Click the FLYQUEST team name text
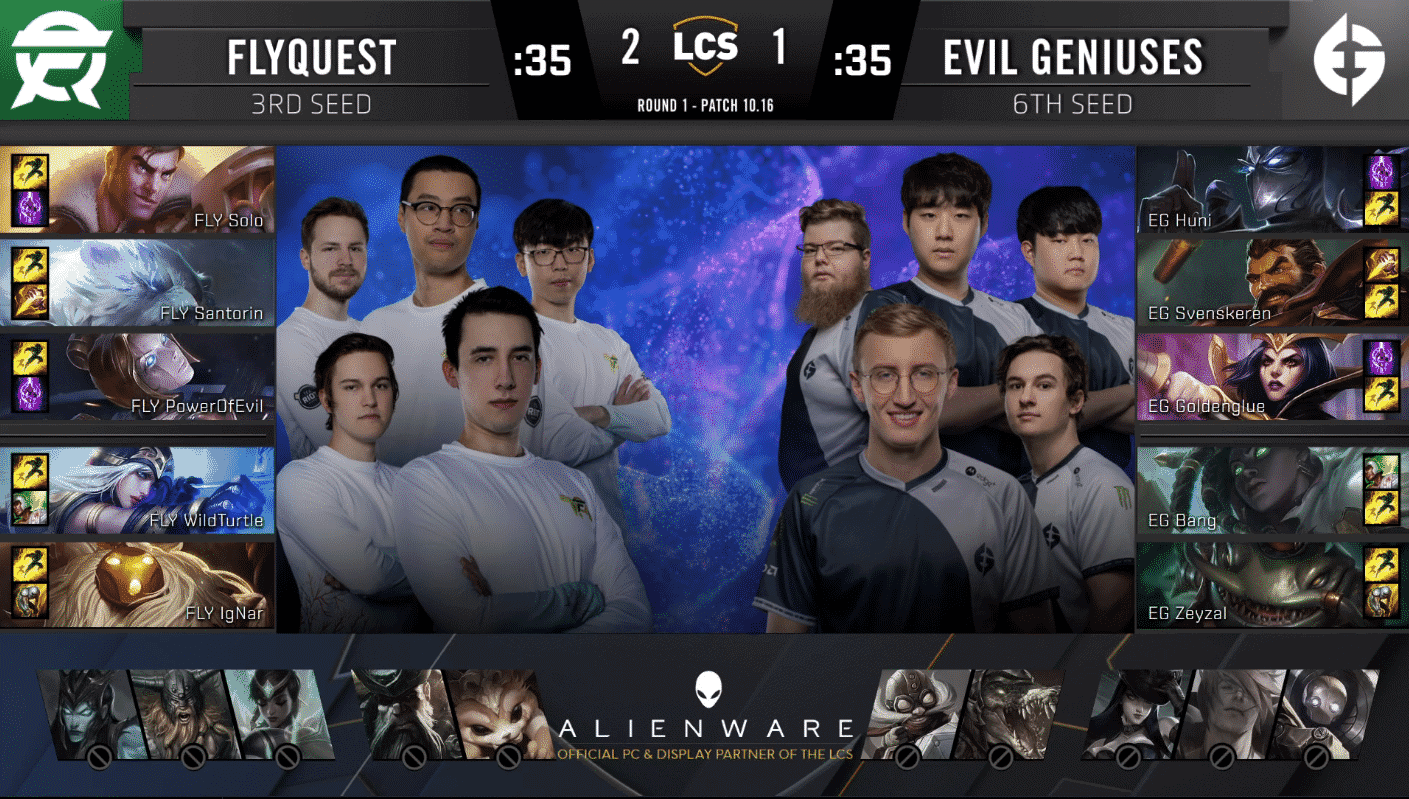 (x=310, y=56)
